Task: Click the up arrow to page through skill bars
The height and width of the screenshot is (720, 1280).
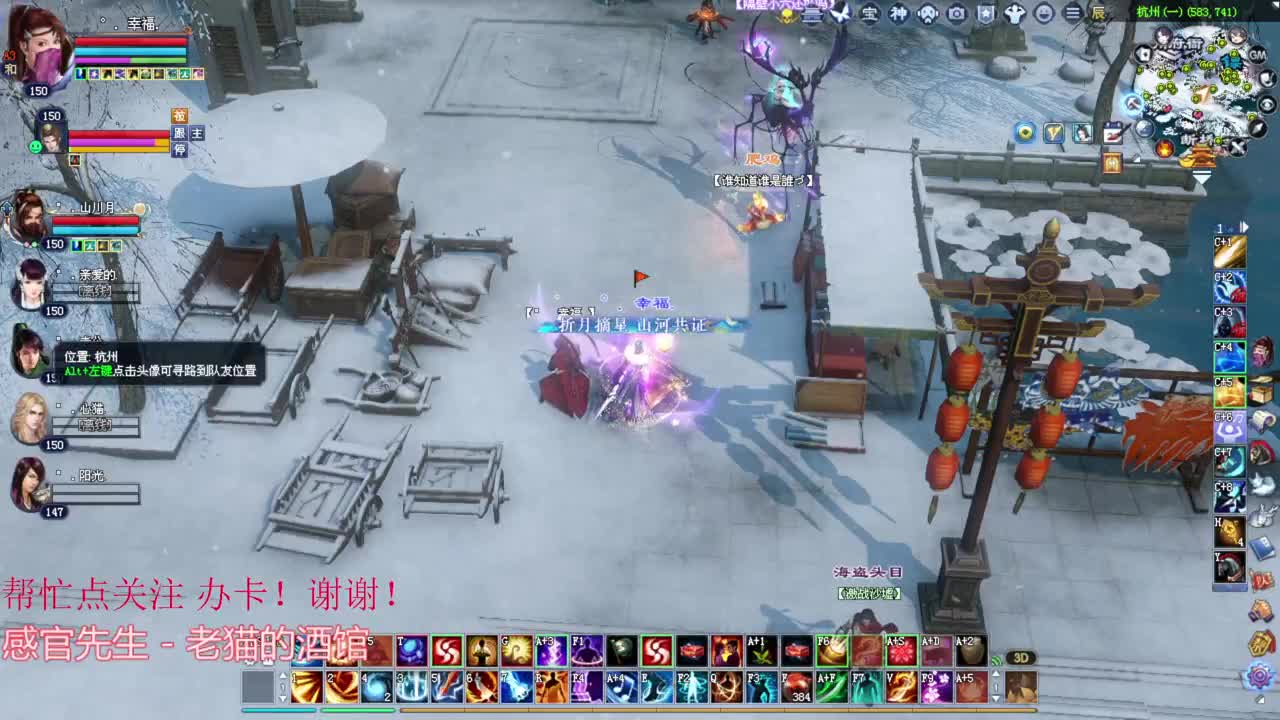Action: click(995, 675)
